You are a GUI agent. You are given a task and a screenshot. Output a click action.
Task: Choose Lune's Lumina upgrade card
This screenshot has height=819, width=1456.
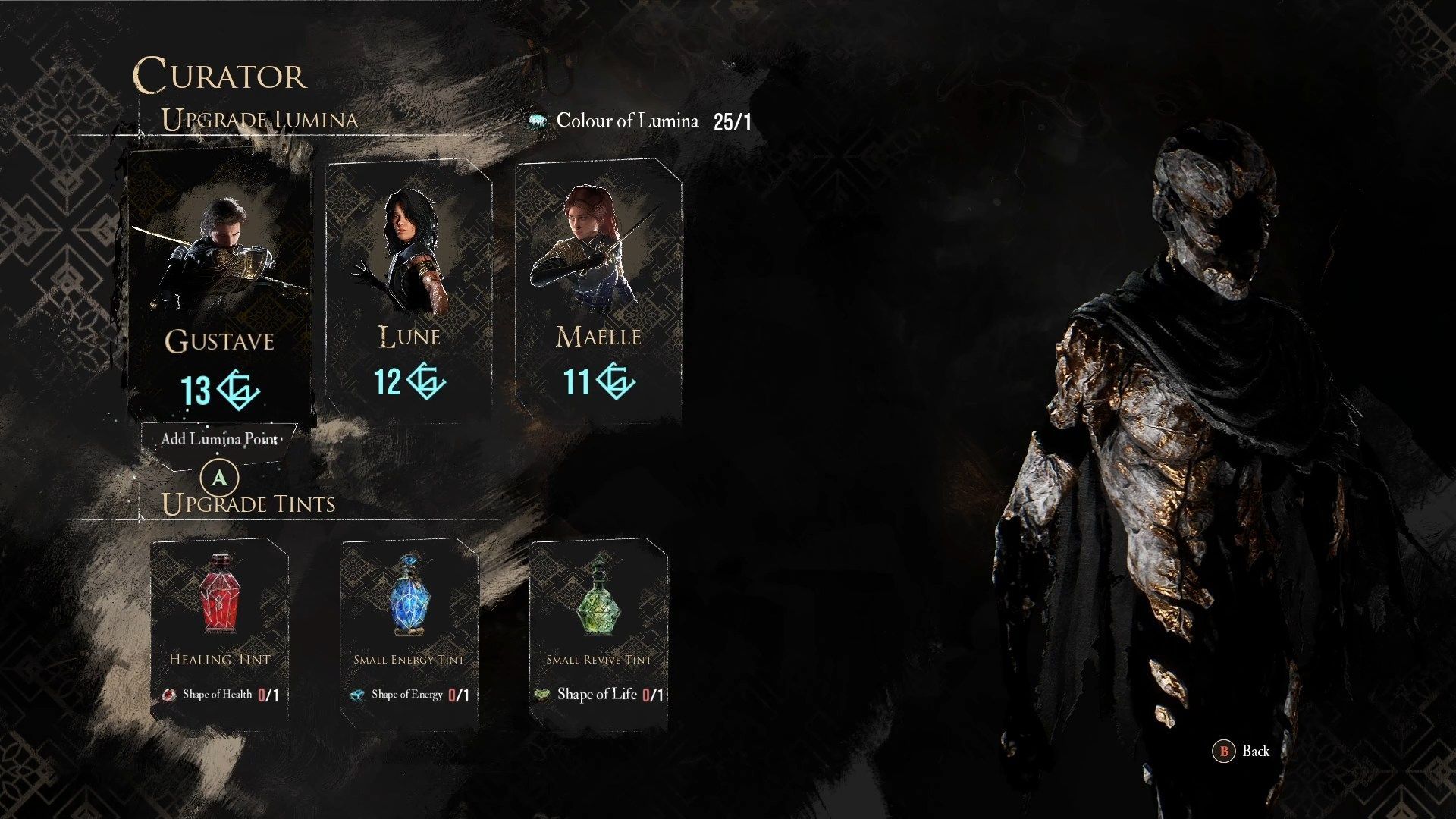tap(409, 288)
